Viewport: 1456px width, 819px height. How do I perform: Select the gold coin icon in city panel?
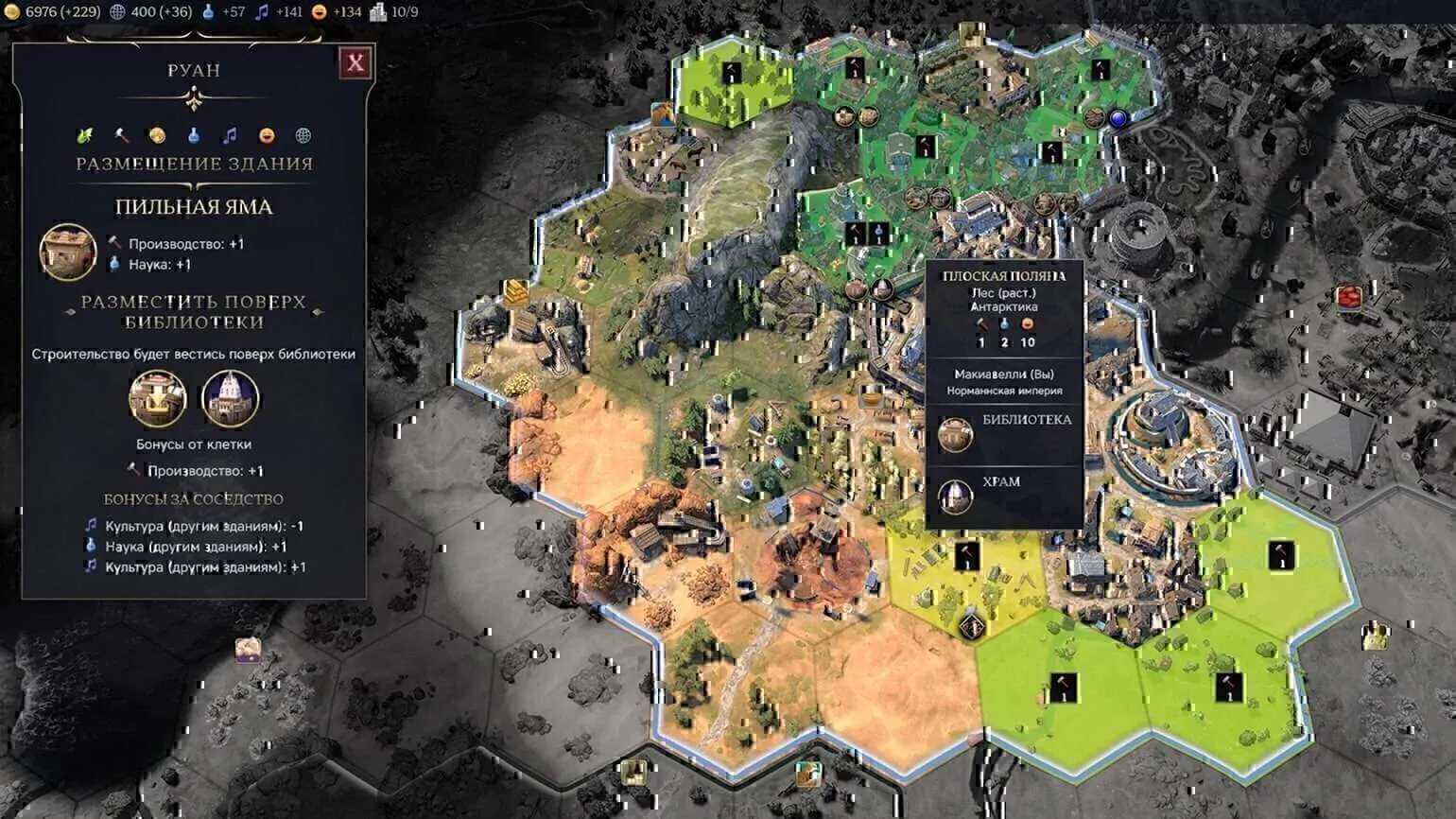tap(157, 135)
